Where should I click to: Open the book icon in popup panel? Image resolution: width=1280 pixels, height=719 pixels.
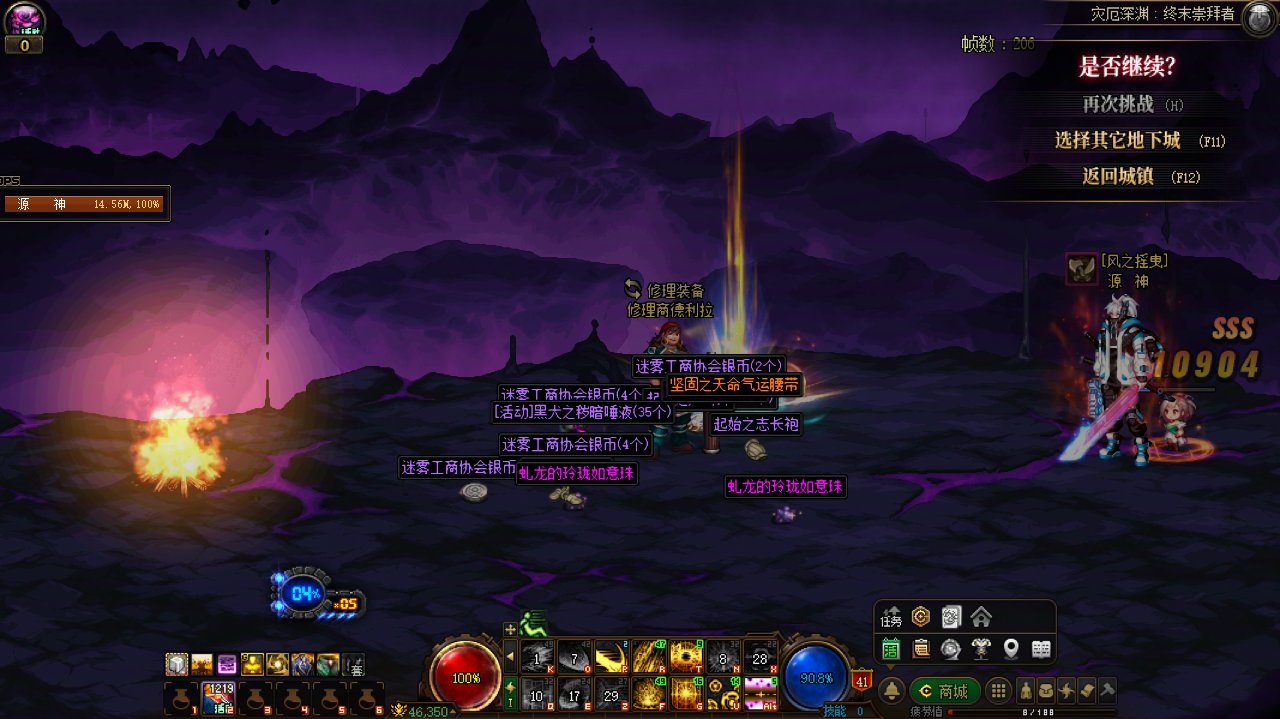1041,649
